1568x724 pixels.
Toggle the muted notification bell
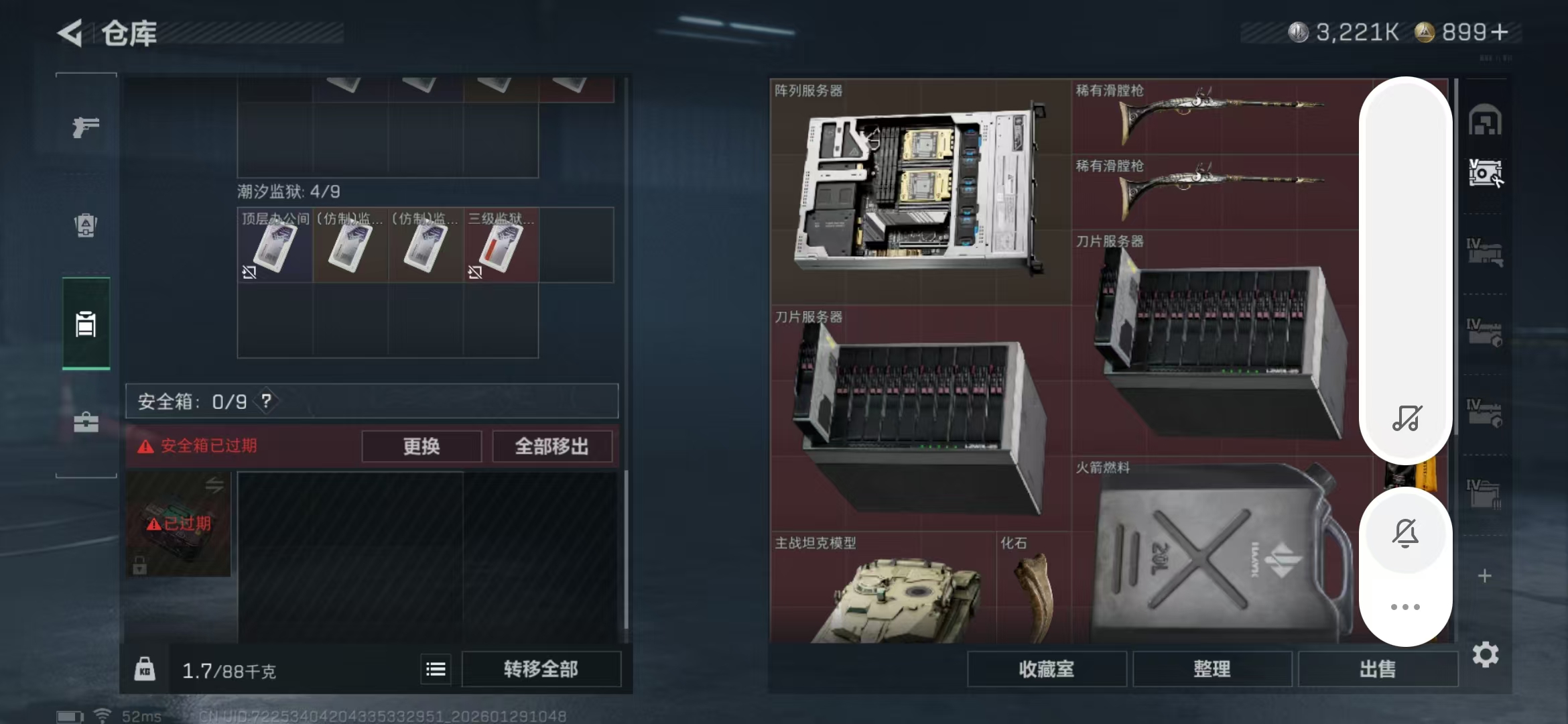point(1407,532)
